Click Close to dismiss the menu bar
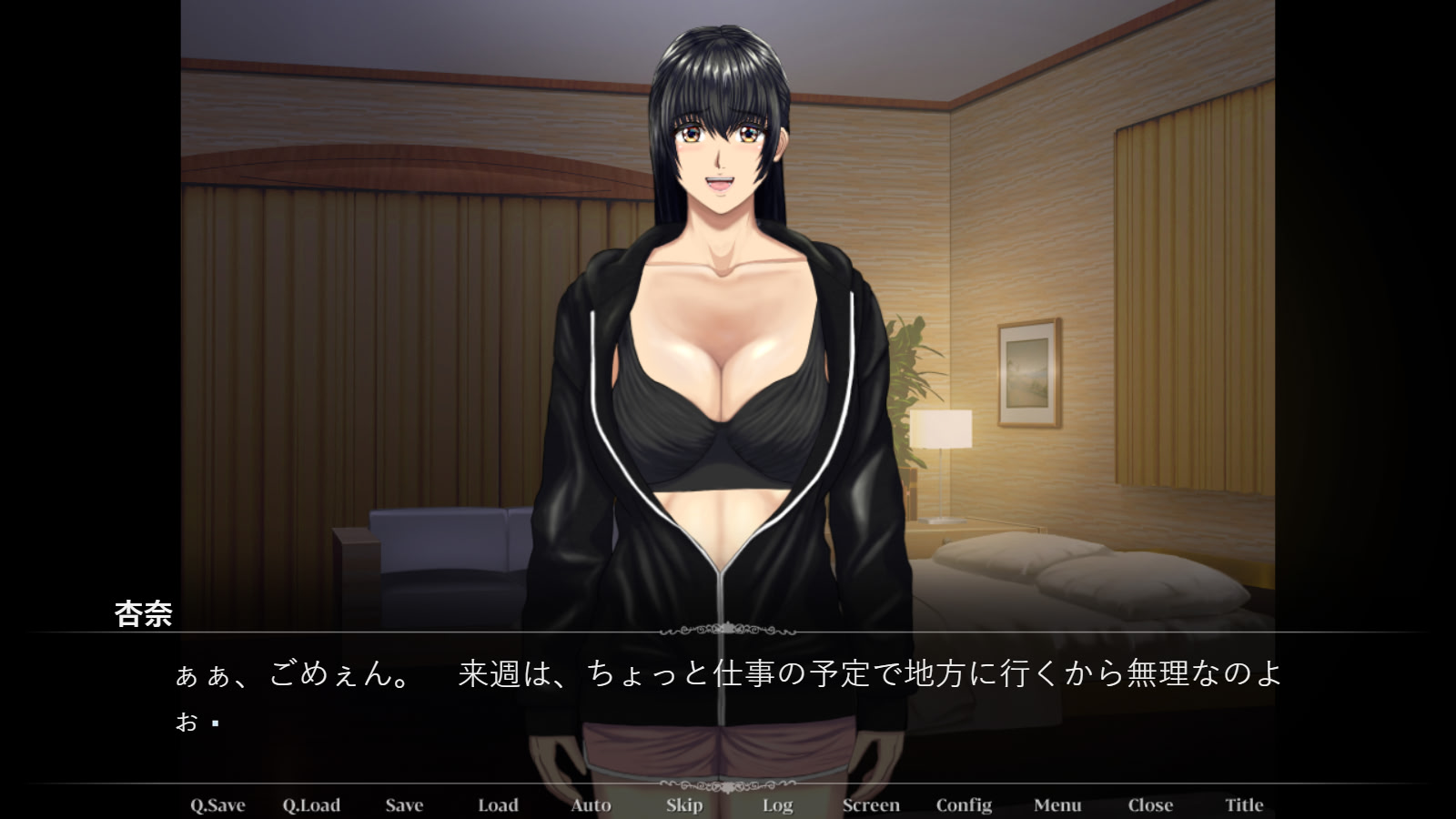This screenshot has height=819, width=1456. pos(1149,804)
